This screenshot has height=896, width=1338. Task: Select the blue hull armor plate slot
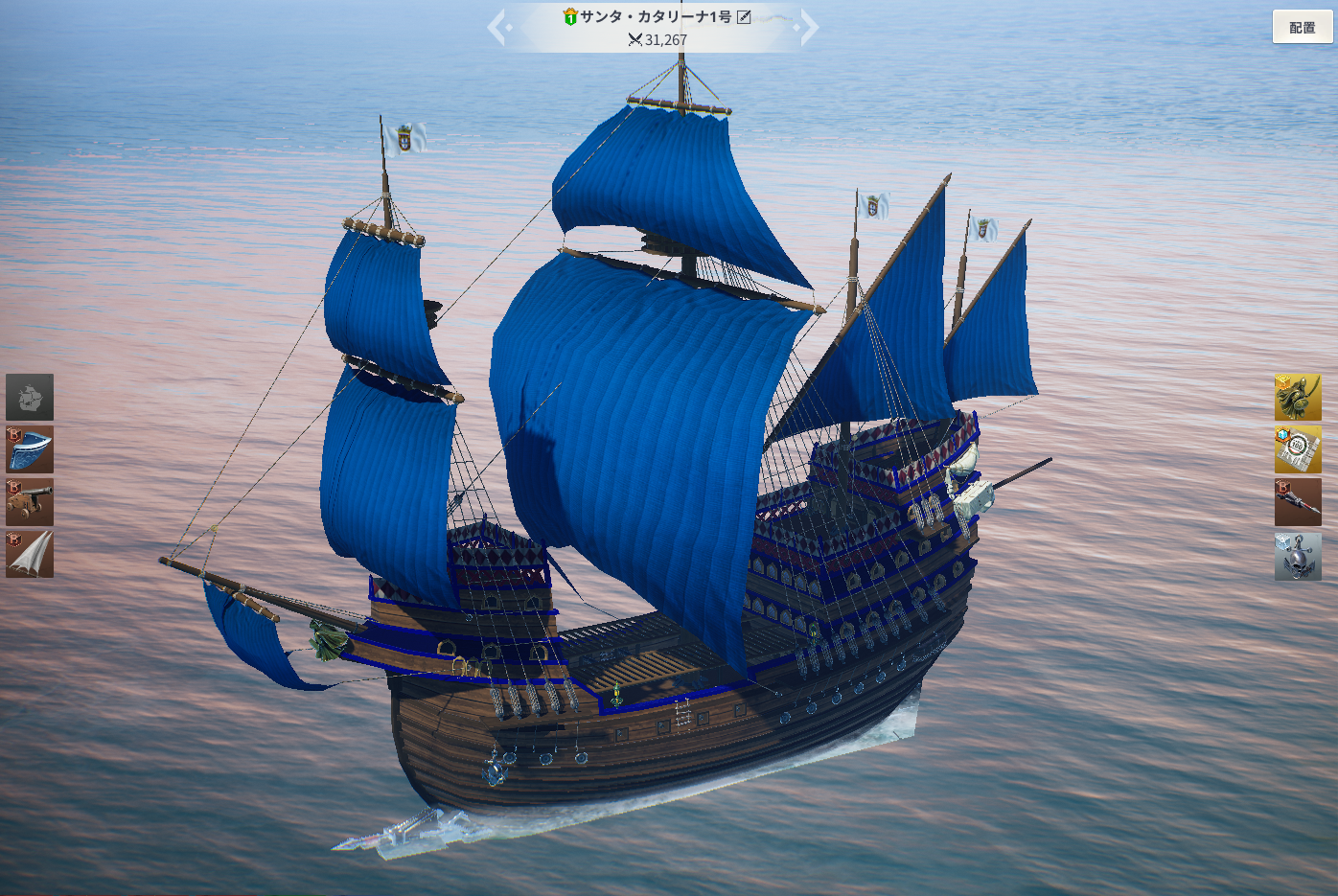[x=30, y=449]
